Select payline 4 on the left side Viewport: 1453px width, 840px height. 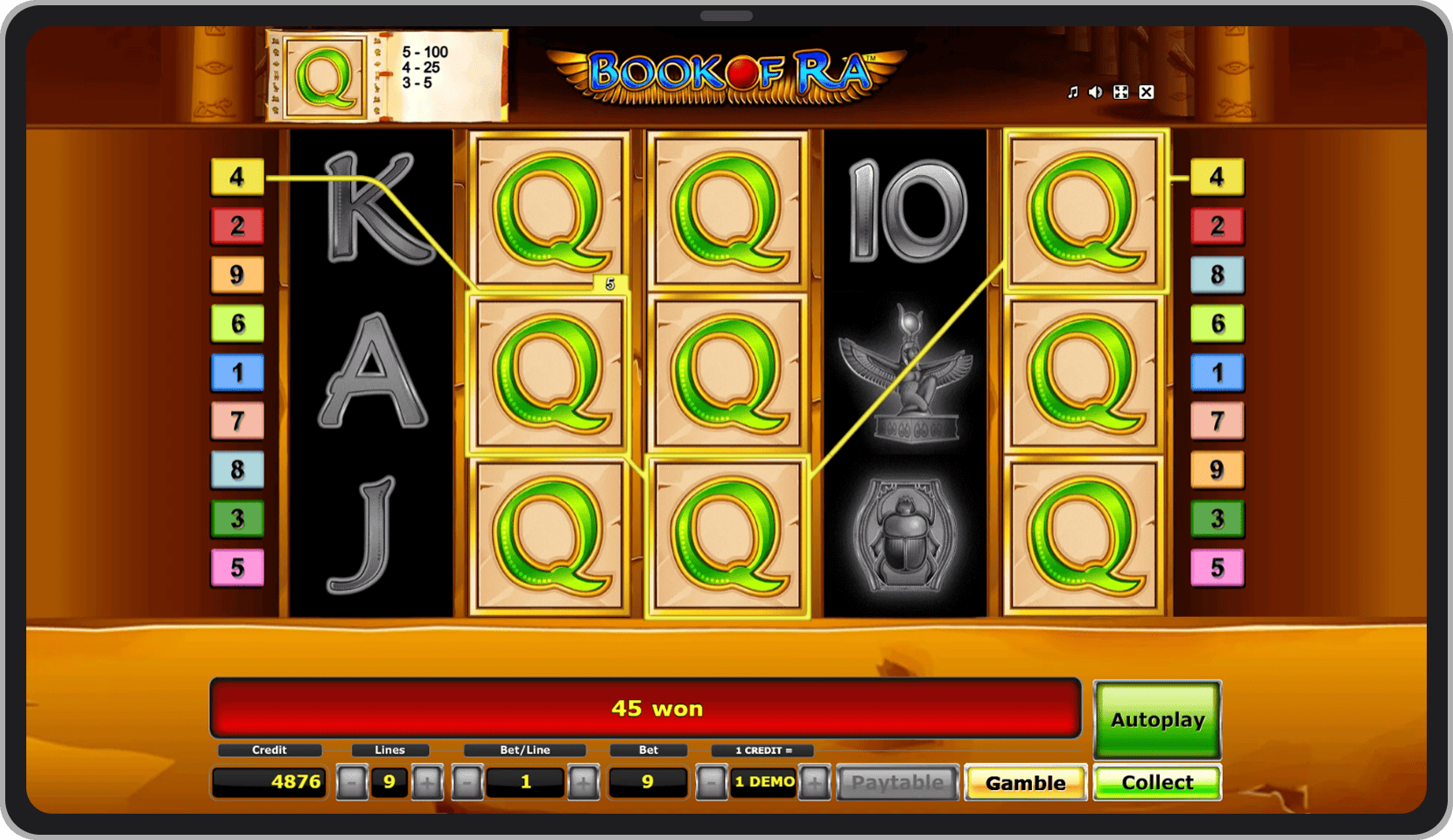pos(237,177)
